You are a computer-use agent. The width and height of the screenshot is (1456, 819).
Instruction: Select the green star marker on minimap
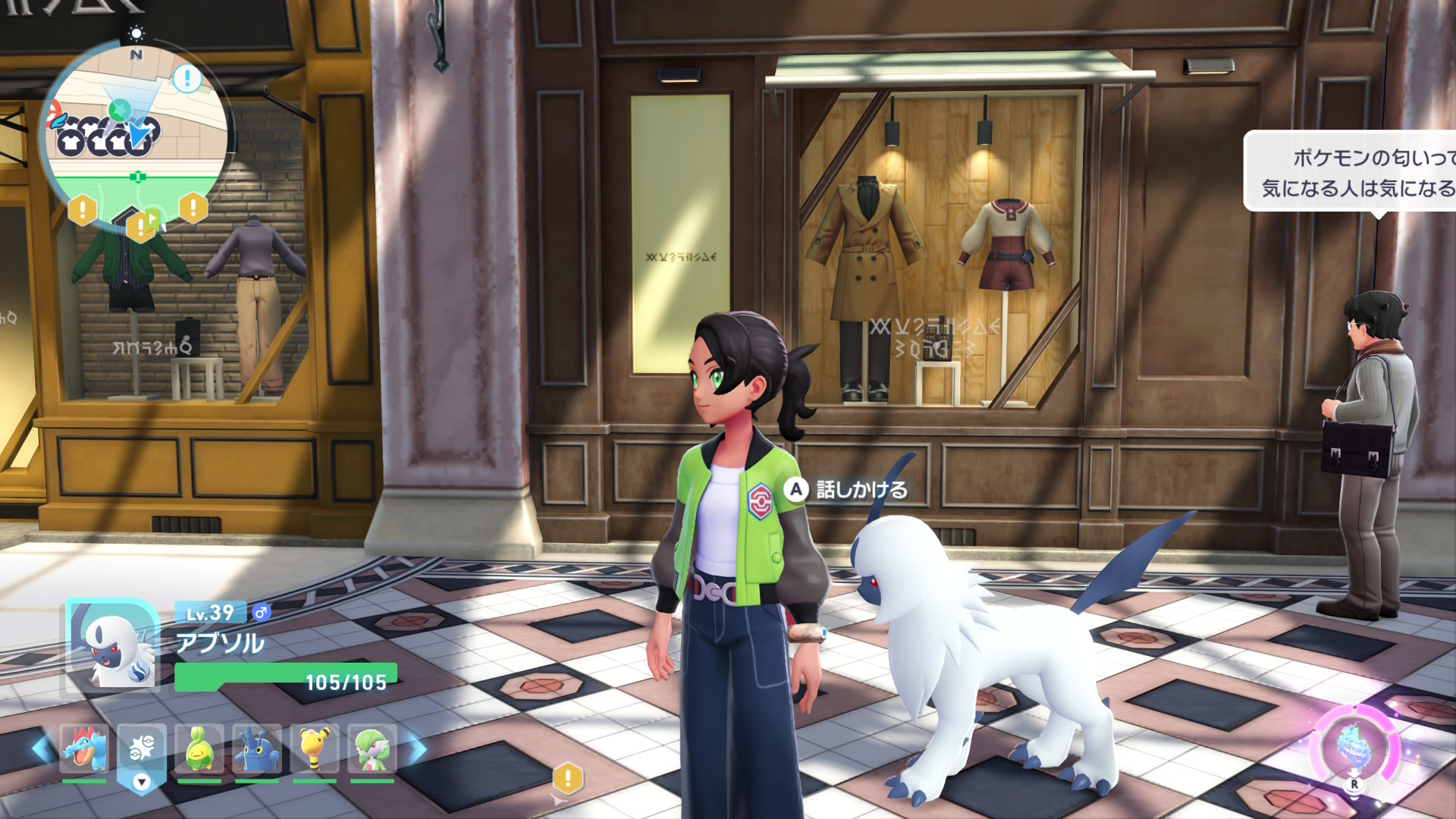click(x=118, y=111)
